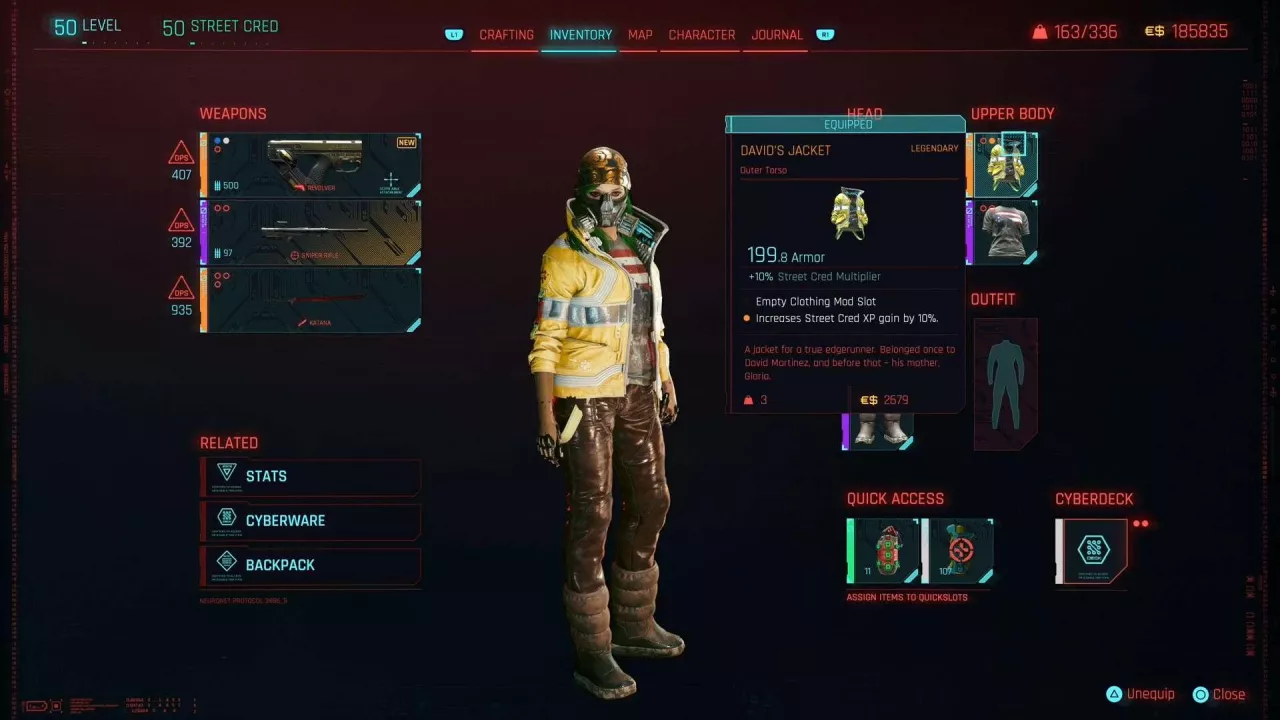Open the STATS panel
The width and height of the screenshot is (1280, 720).
(x=310, y=477)
